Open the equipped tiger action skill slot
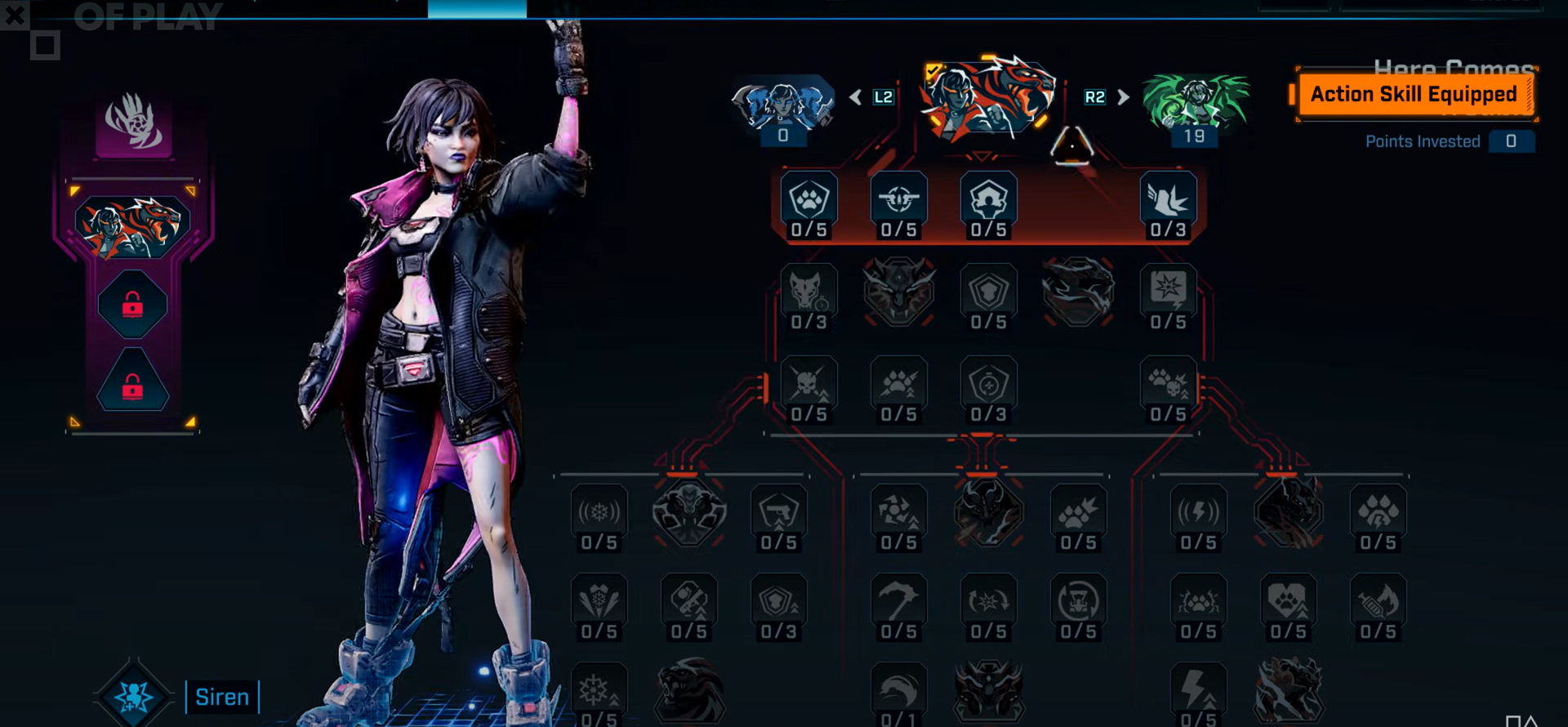The image size is (1568, 727). tap(132, 226)
